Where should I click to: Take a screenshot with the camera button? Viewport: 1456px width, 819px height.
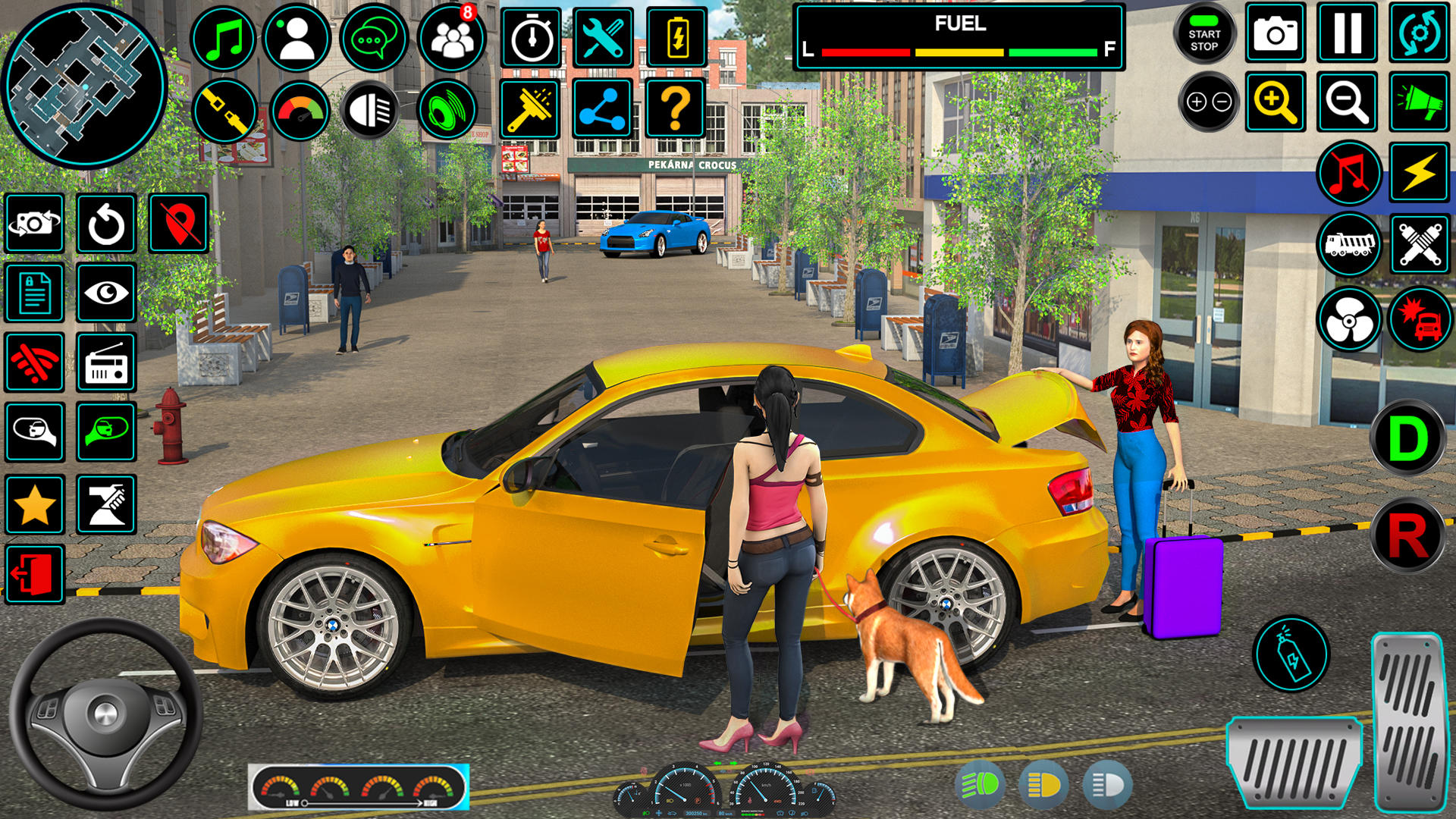coord(1276,33)
